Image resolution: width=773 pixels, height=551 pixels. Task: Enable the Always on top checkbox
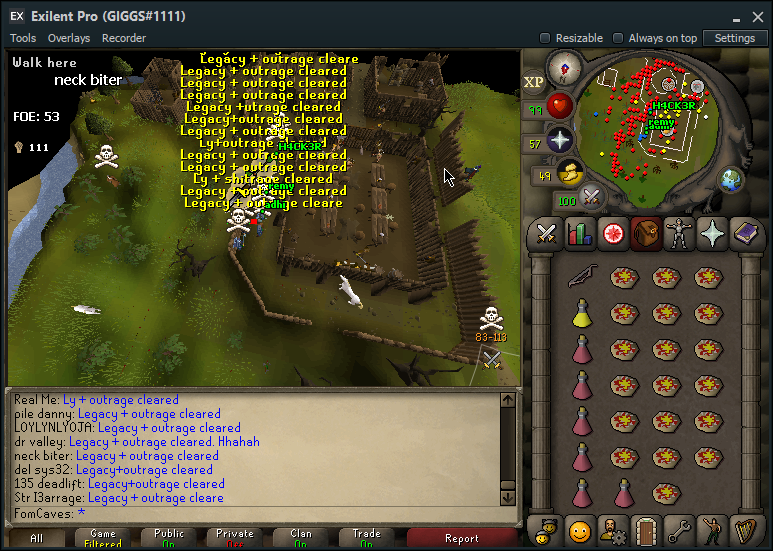click(619, 38)
